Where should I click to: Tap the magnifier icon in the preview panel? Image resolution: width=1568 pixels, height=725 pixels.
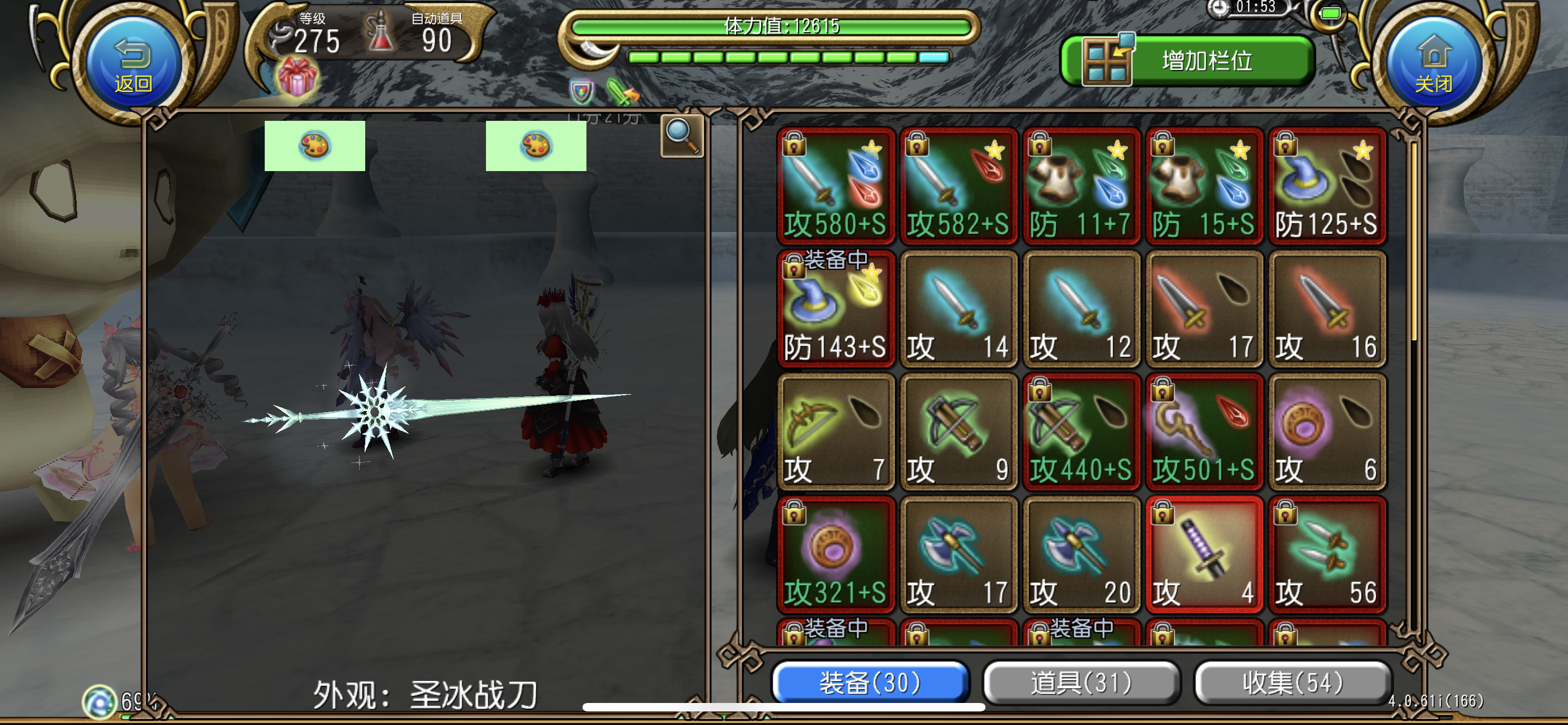coord(681,135)
